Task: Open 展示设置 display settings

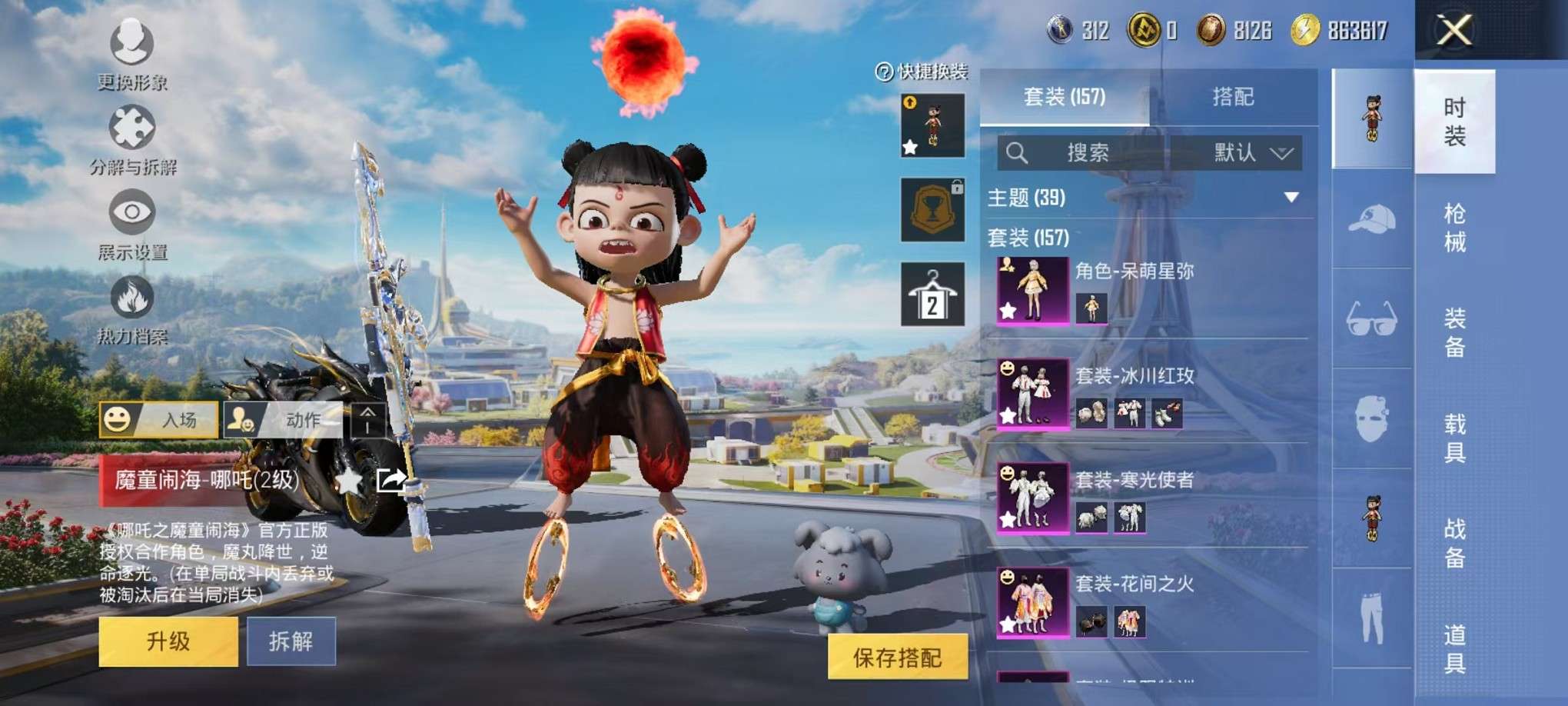Action: coord(132,223)
